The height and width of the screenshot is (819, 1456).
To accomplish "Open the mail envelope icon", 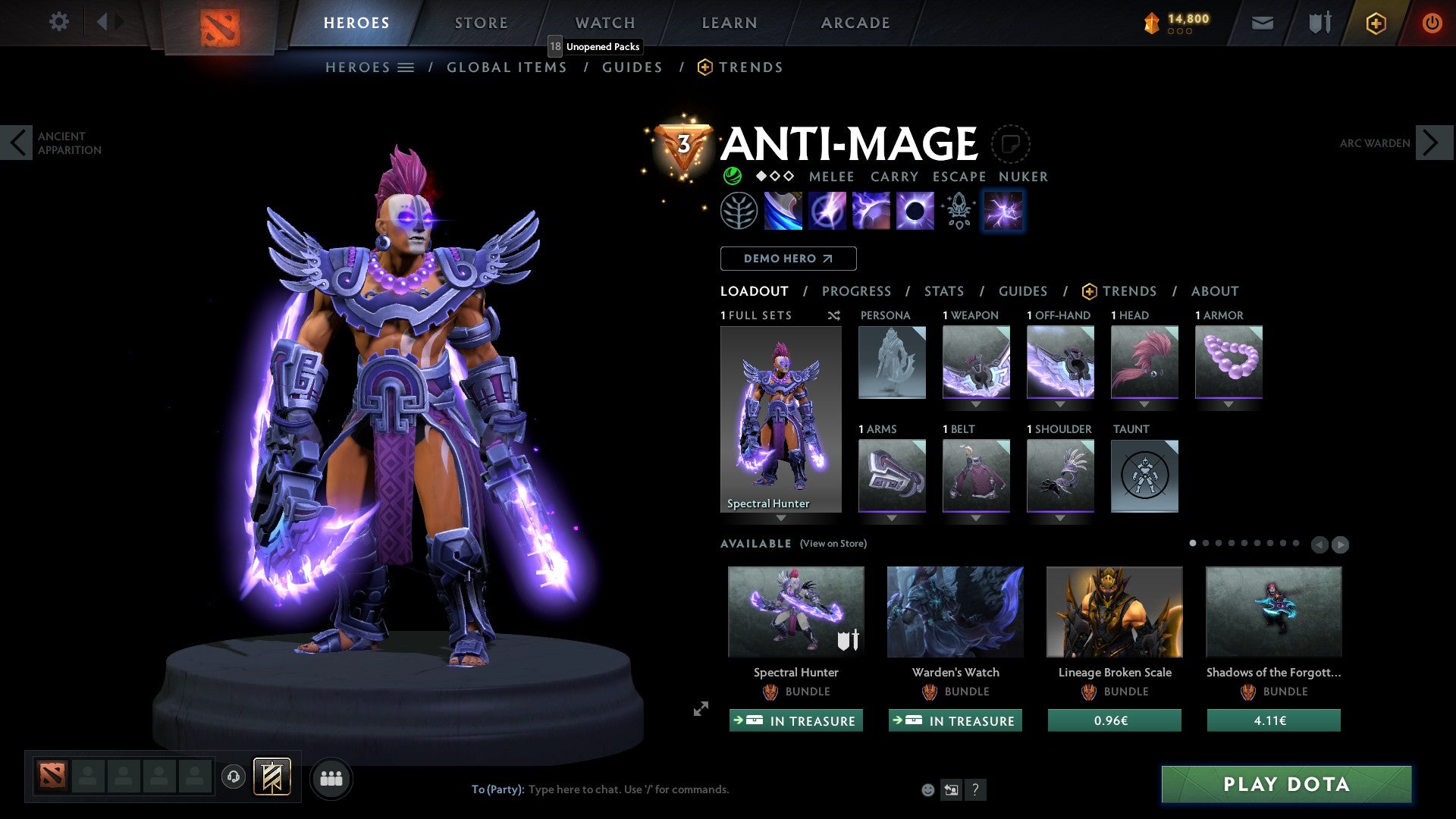I will [1262, 23].
